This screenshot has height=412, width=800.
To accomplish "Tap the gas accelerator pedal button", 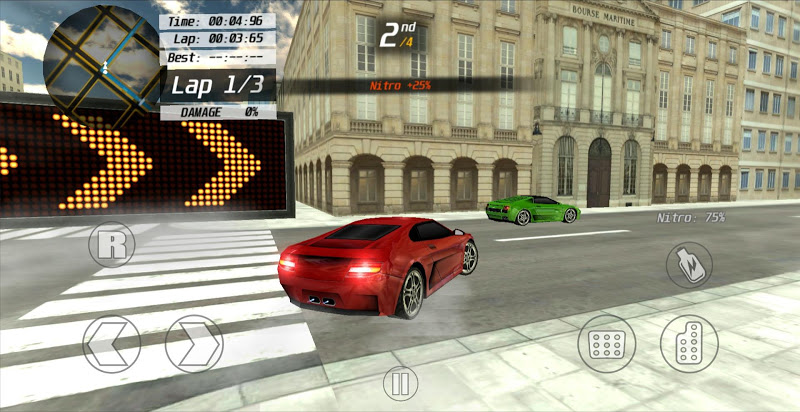I will point(689,345).
